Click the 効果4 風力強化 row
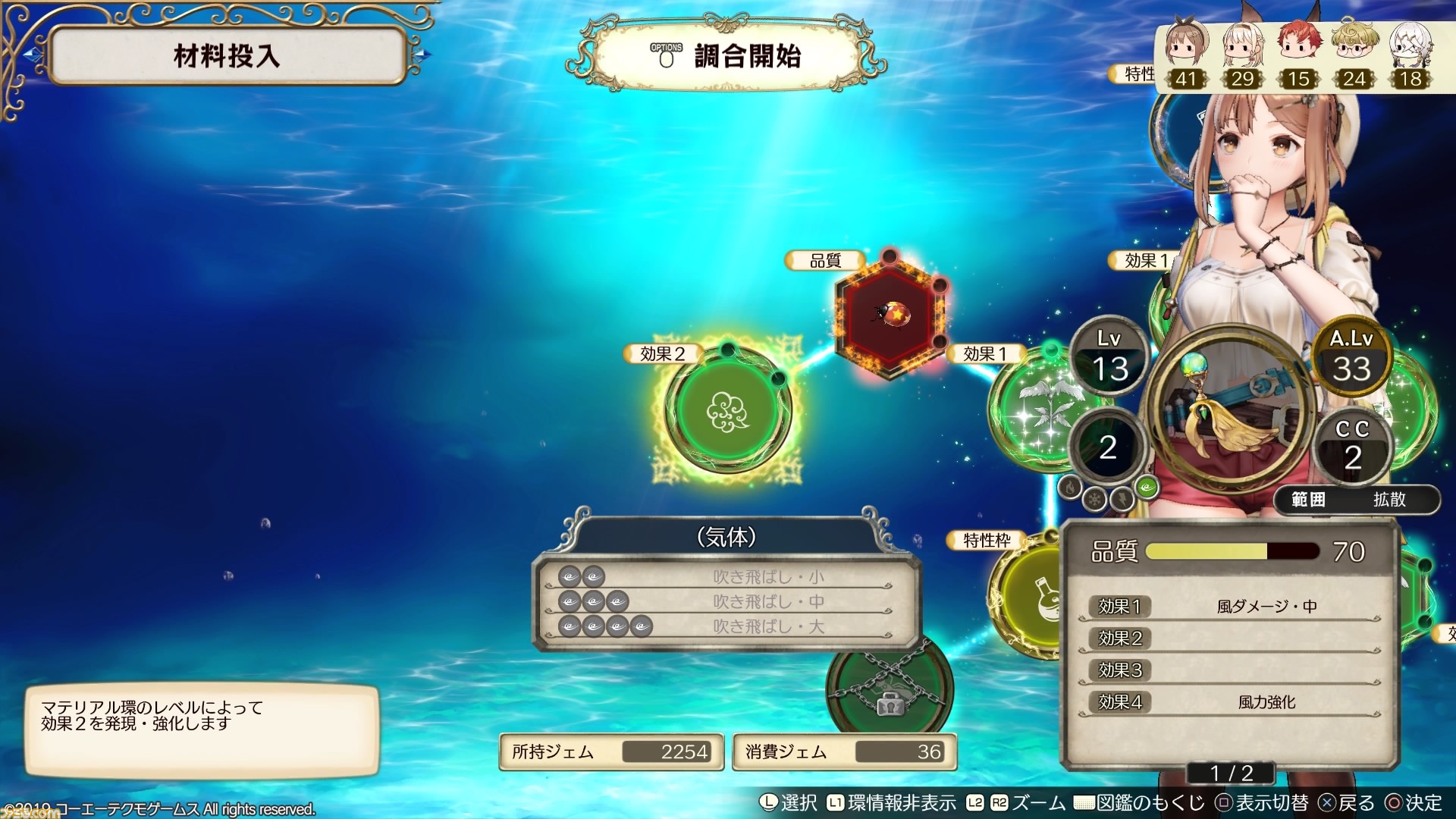 coord(1230,702)
